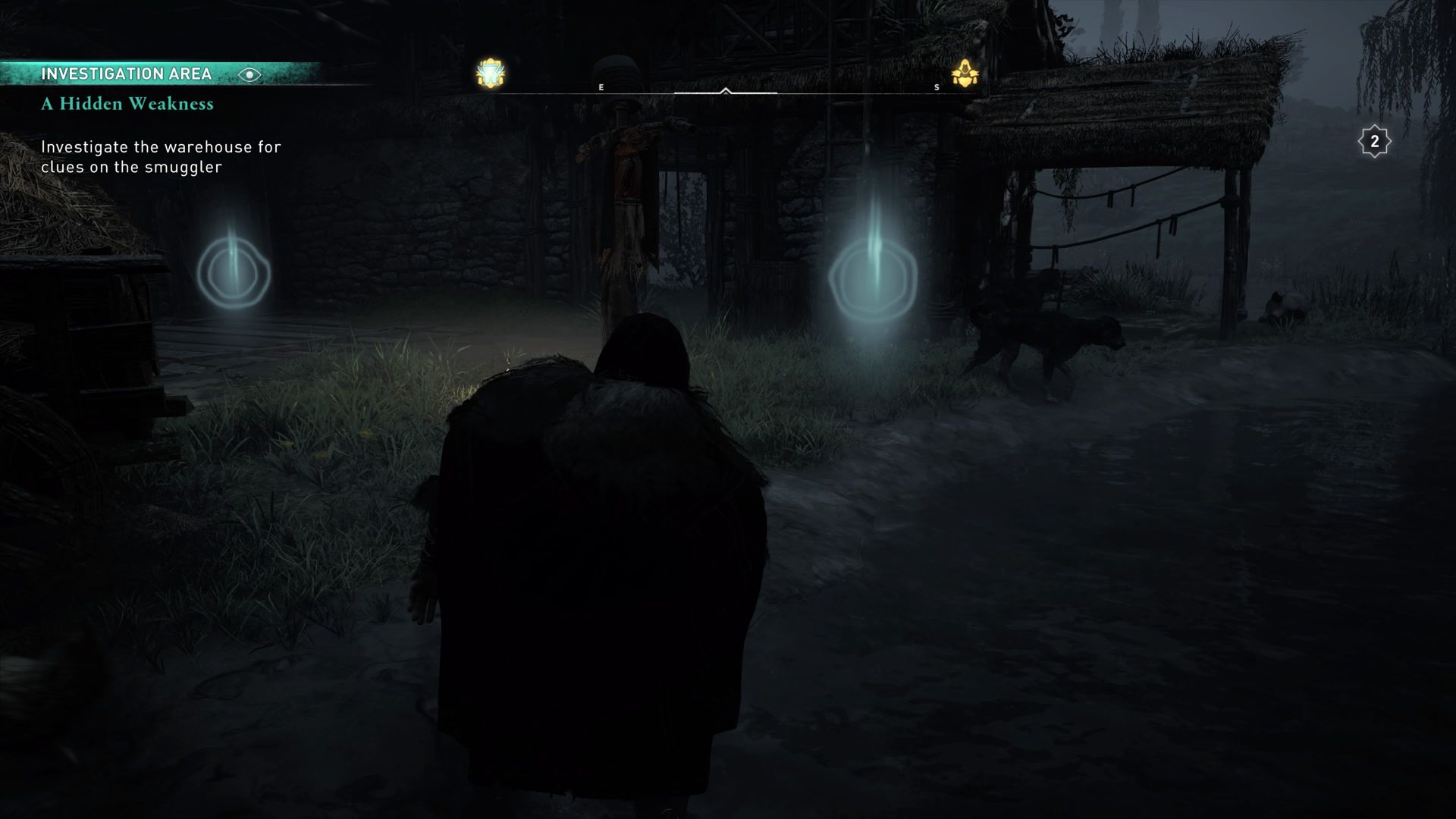
Task: Toggle Odin Sight via the Investigation Area eye symbol
Action: (250, 74)
